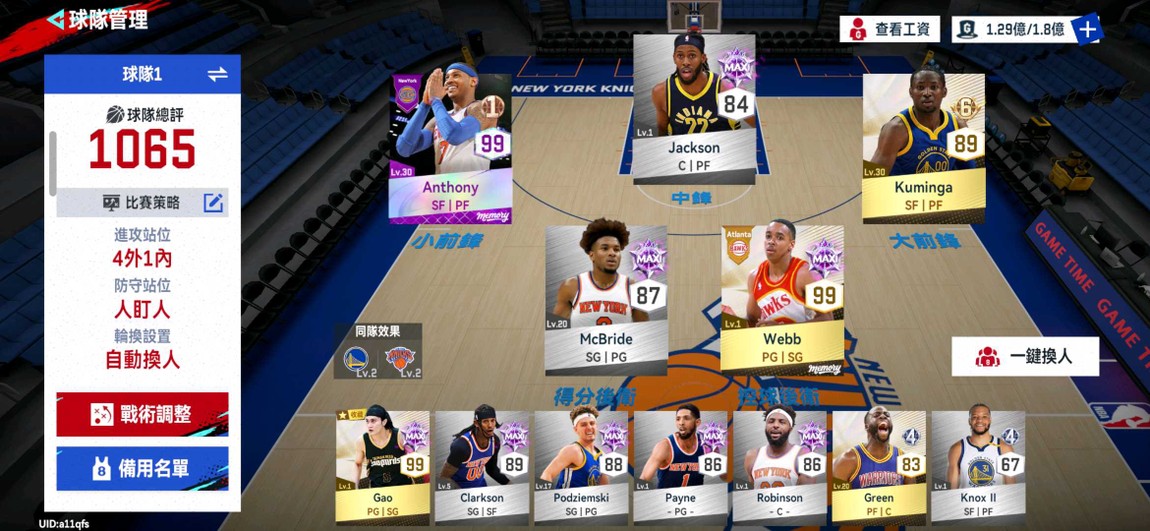The height and width of the screenshot is (531, 1150).
Task: Select the Anthony small forward card
Action: pos(450,148)
